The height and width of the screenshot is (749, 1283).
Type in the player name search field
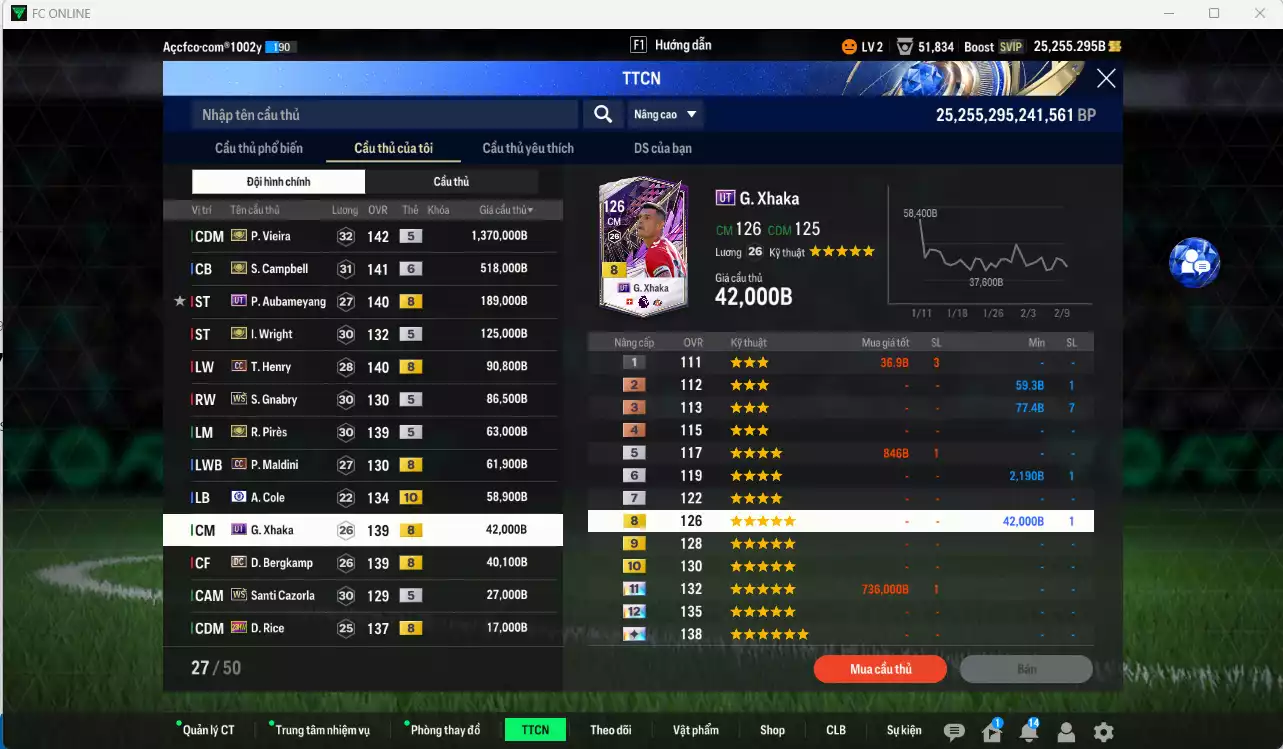click(x=385, y=115)
